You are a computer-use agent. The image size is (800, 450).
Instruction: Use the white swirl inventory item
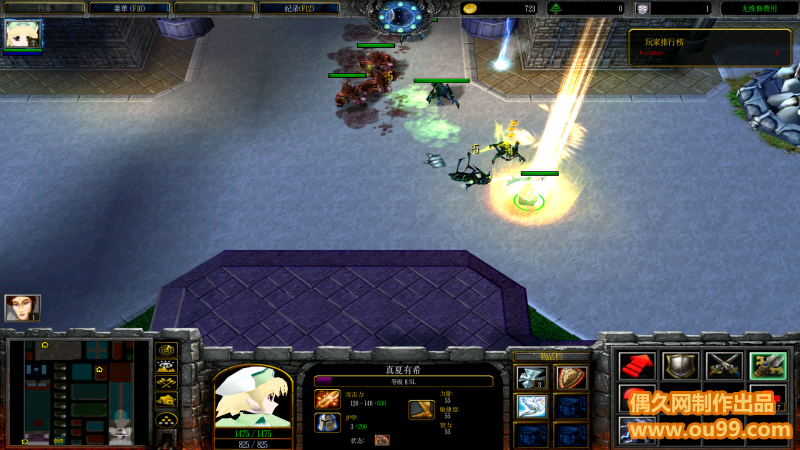pos(531,407)
